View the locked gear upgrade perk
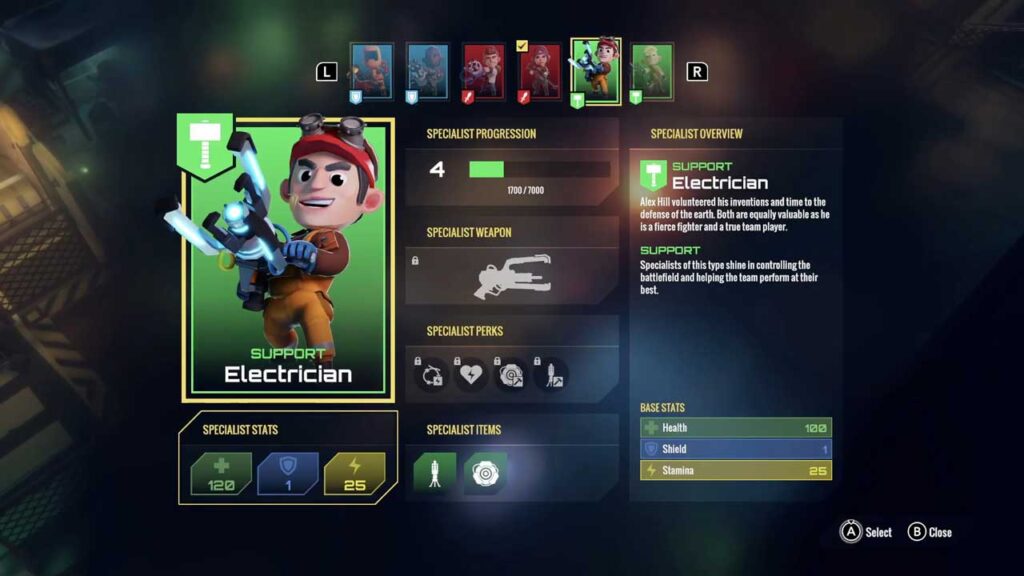 pyautogui.click(x=511, y=374)
